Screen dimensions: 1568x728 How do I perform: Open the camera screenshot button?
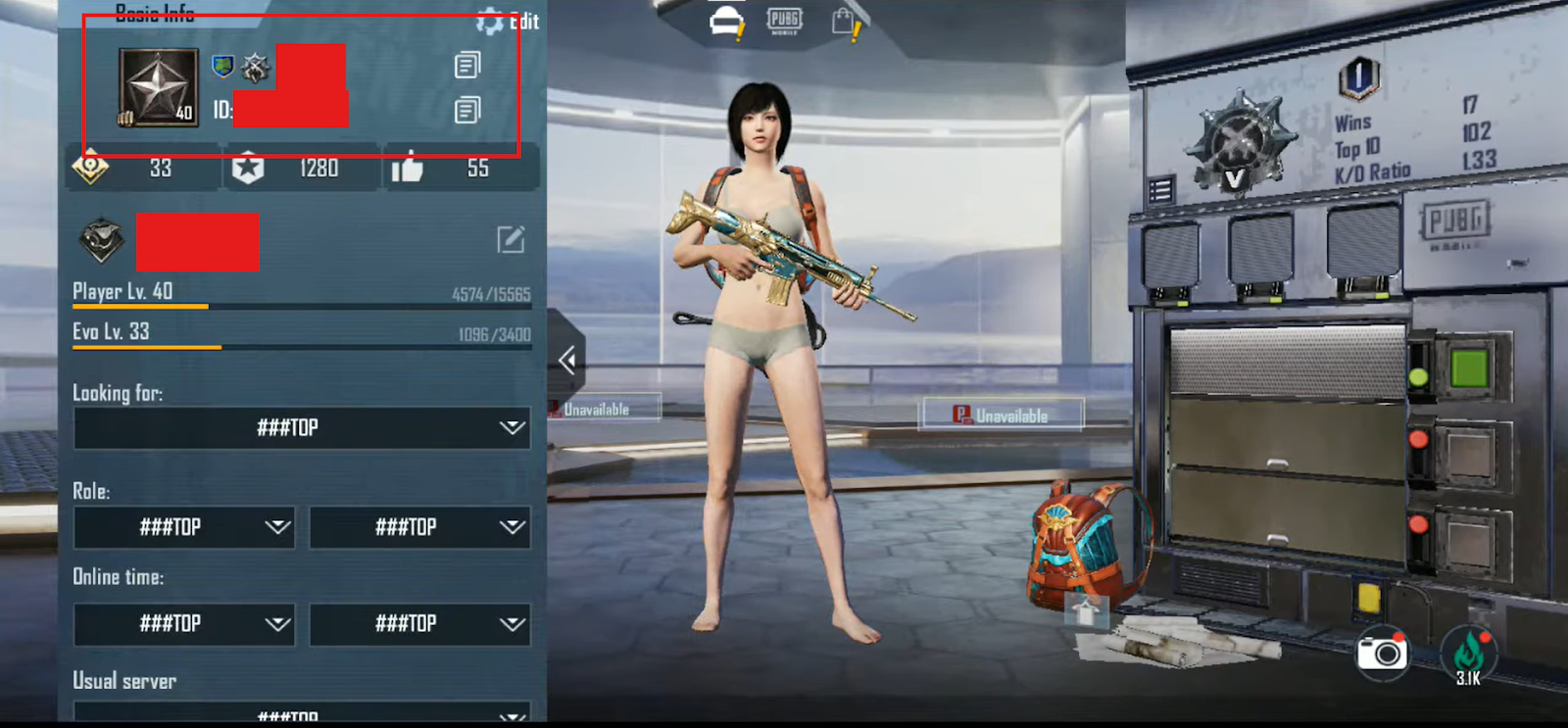pos(1382,652)
